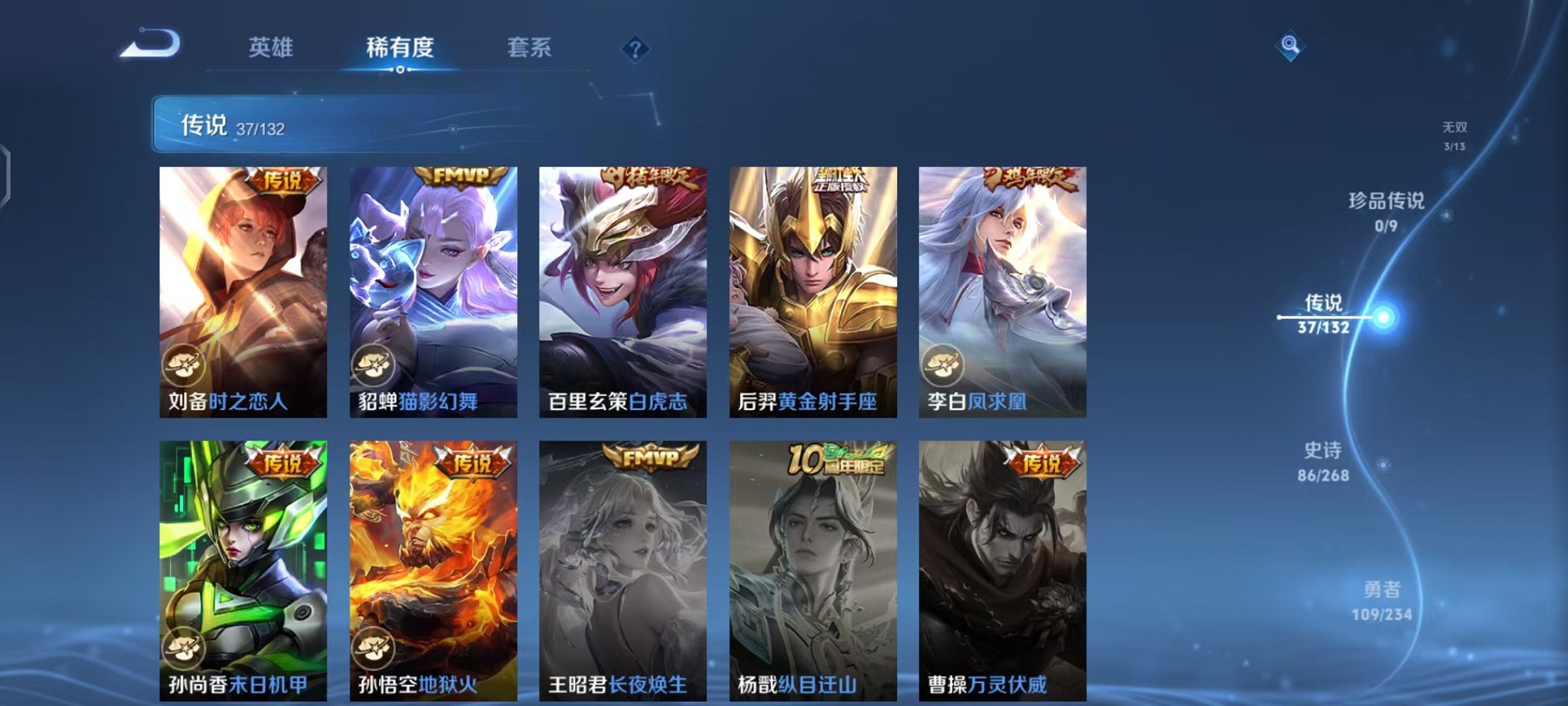This screenshot has height=706, width=1568.
Task: Switch to the 英雄 tab
Action: [271, 46]
